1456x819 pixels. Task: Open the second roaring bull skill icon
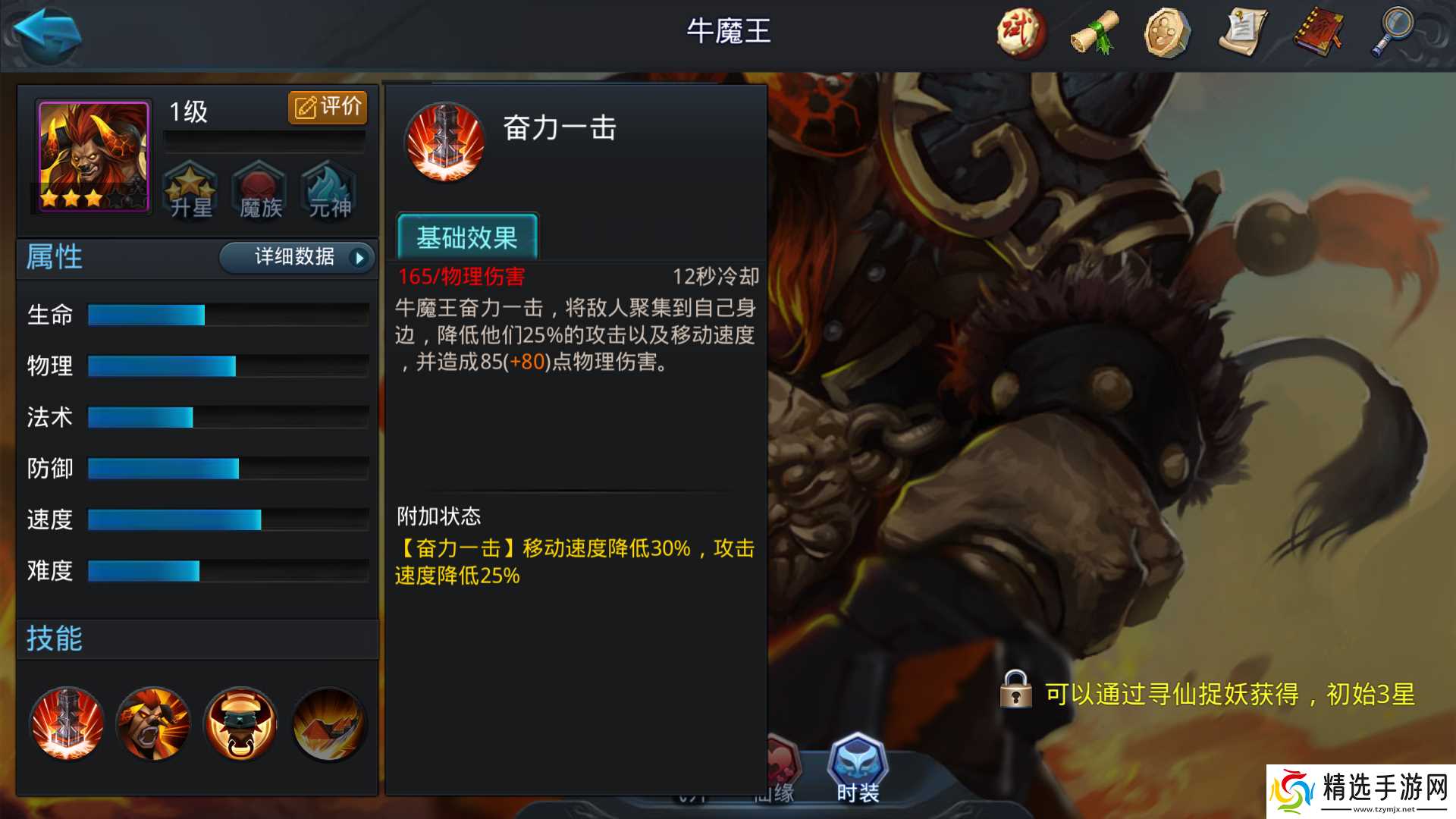153,724
